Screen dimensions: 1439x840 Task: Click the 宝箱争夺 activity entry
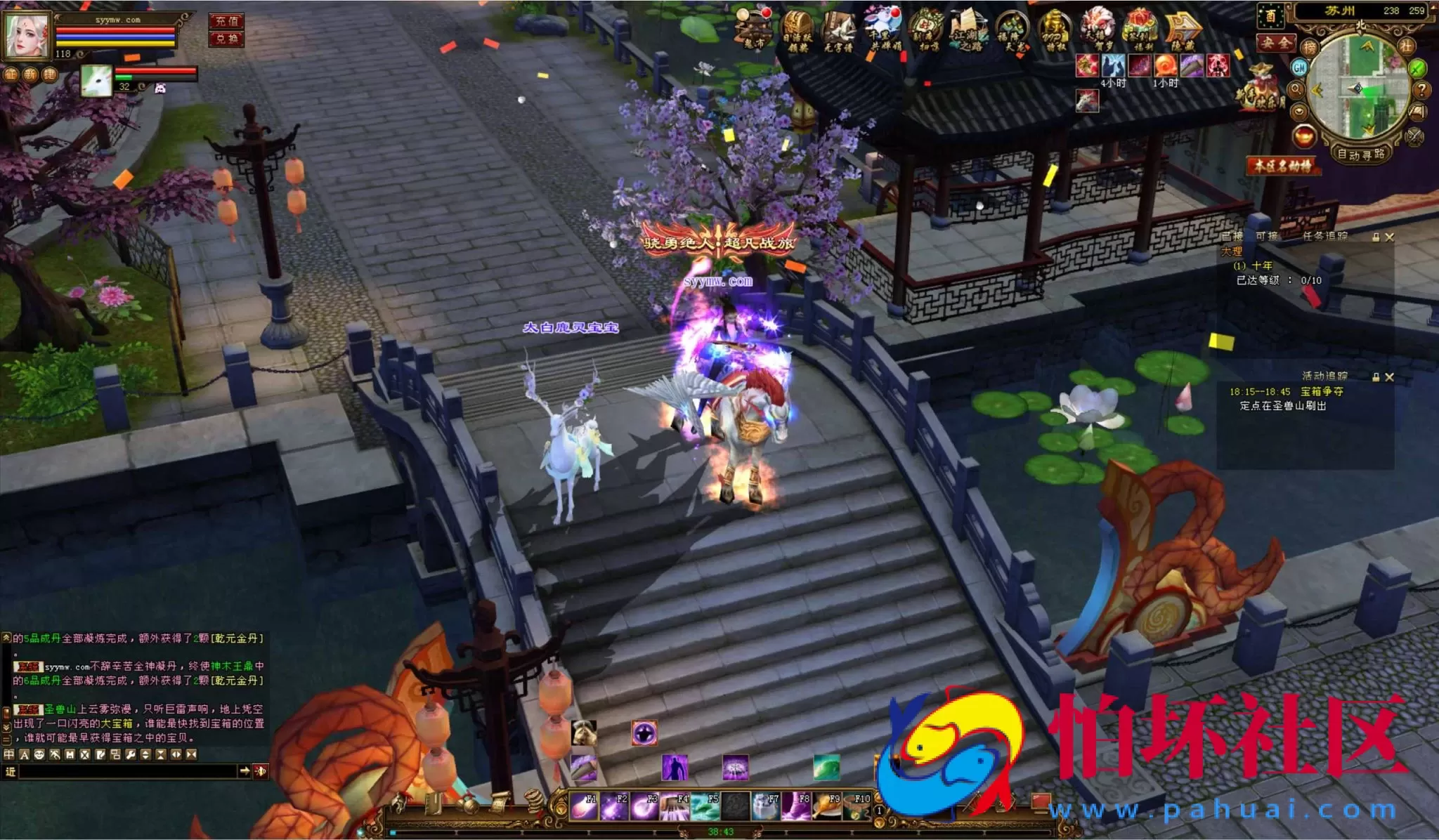coord(1322,391)
